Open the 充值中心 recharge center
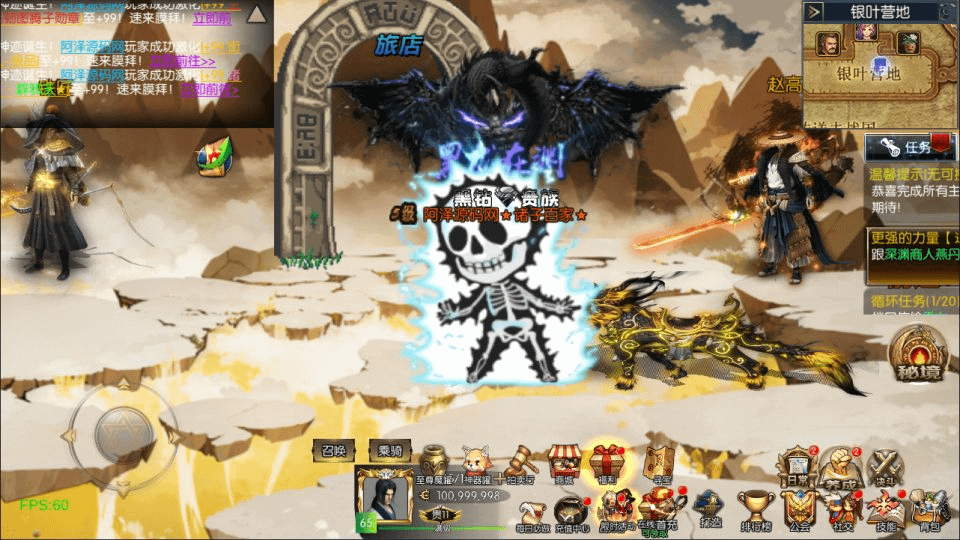Screen dimensions: 960x540 pyautogui.click(x=573, y=510)
